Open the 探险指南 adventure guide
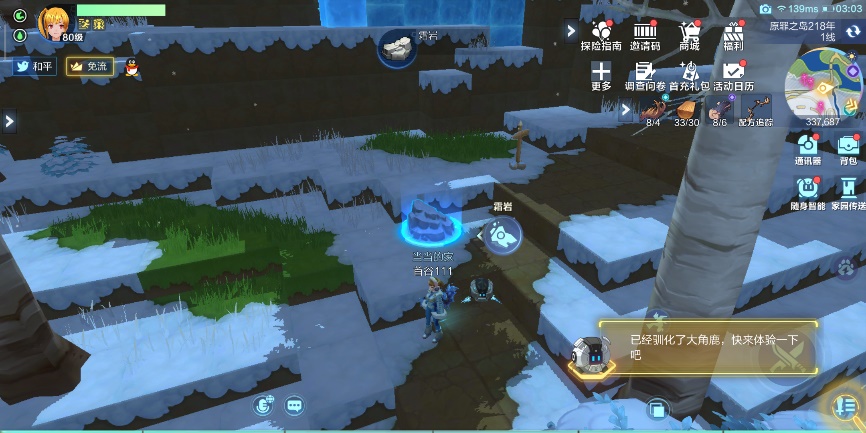This screenshot has width=866, height=433. pyautogui.click(x=600, y=34)
